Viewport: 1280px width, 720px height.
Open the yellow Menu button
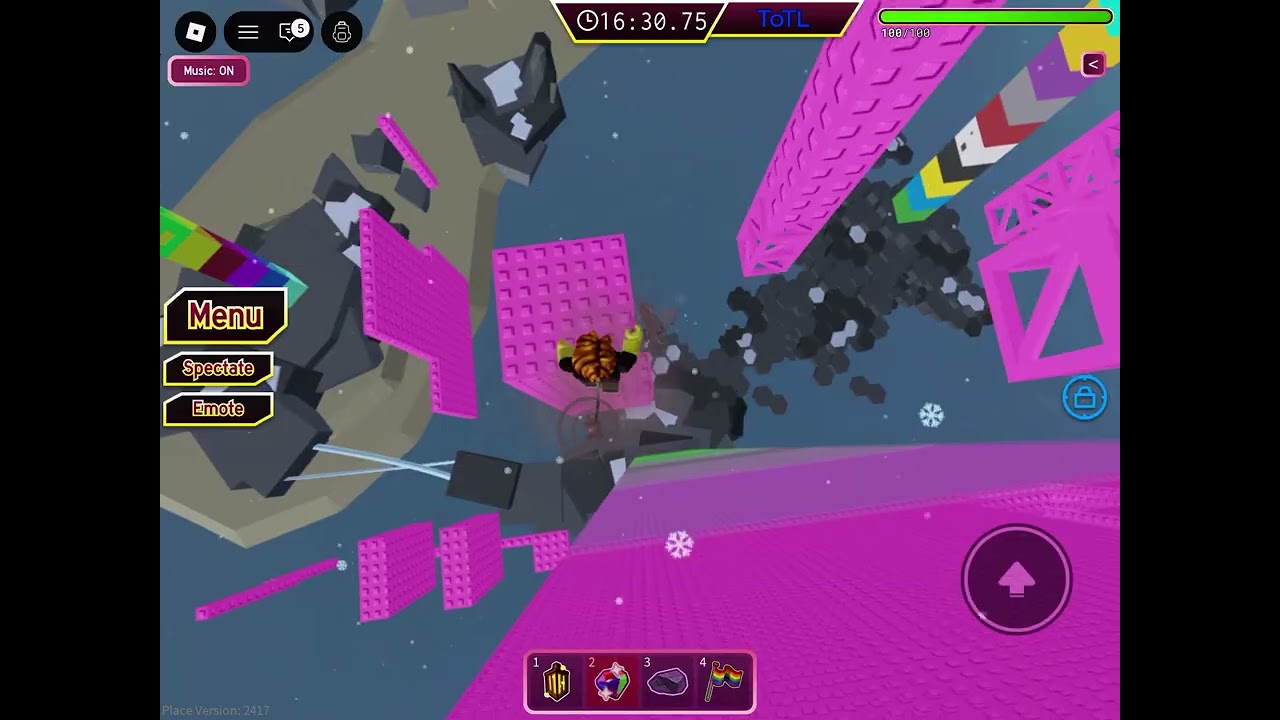click(x=225, y=316)
